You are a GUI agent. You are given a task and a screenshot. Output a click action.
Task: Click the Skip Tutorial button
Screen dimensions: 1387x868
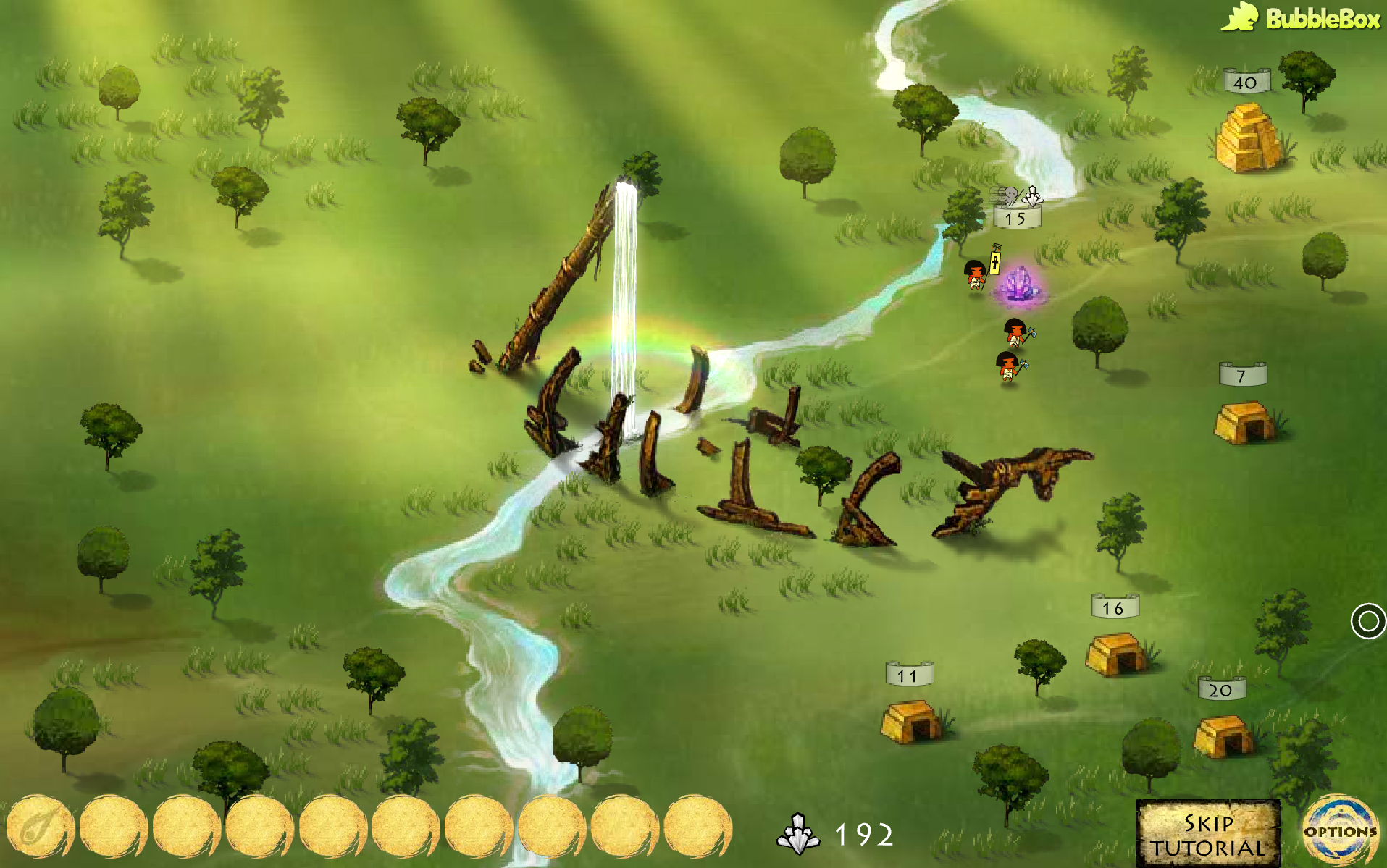coord(1207,834)
